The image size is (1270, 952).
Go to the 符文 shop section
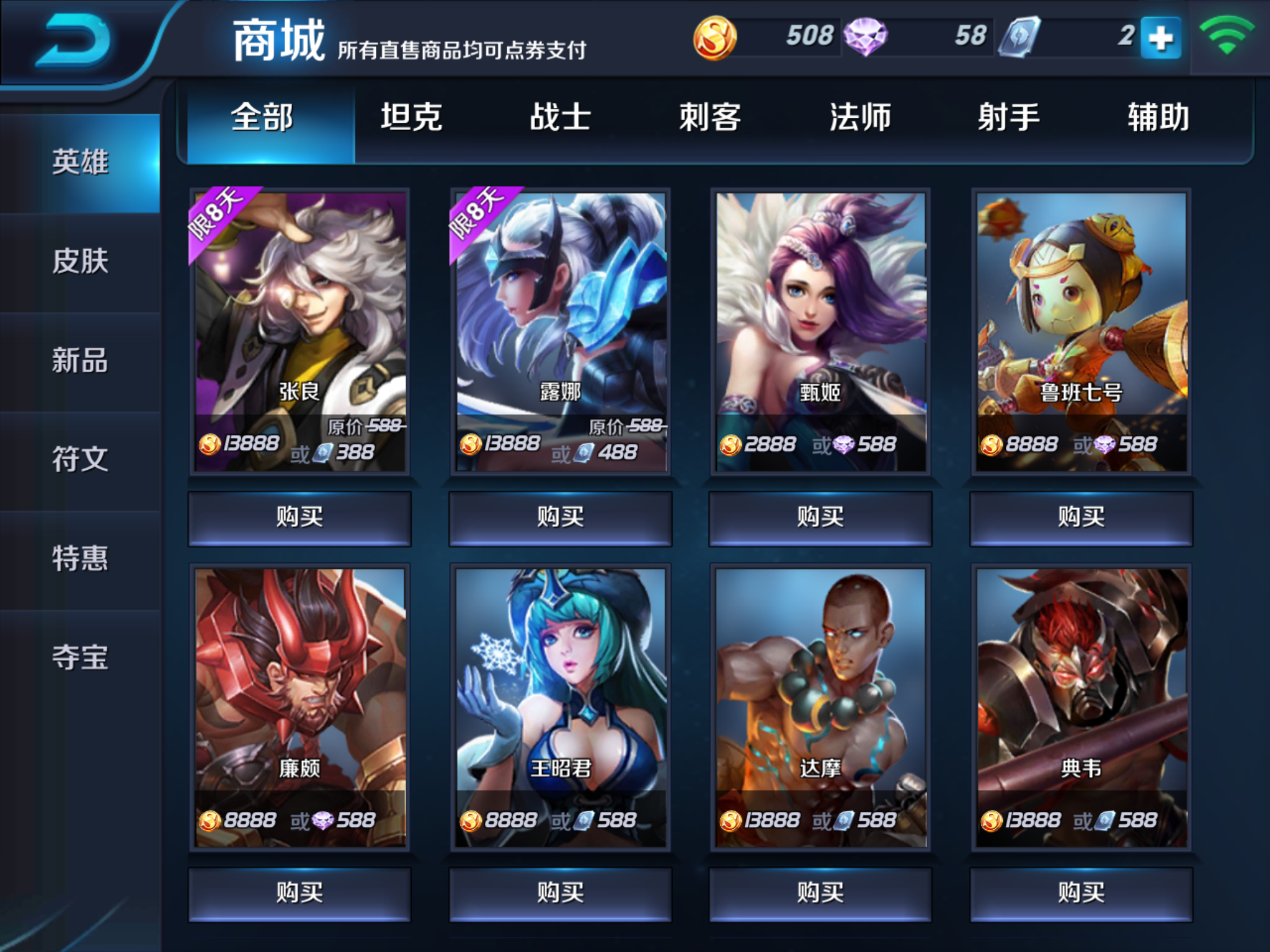coord(80,459)
